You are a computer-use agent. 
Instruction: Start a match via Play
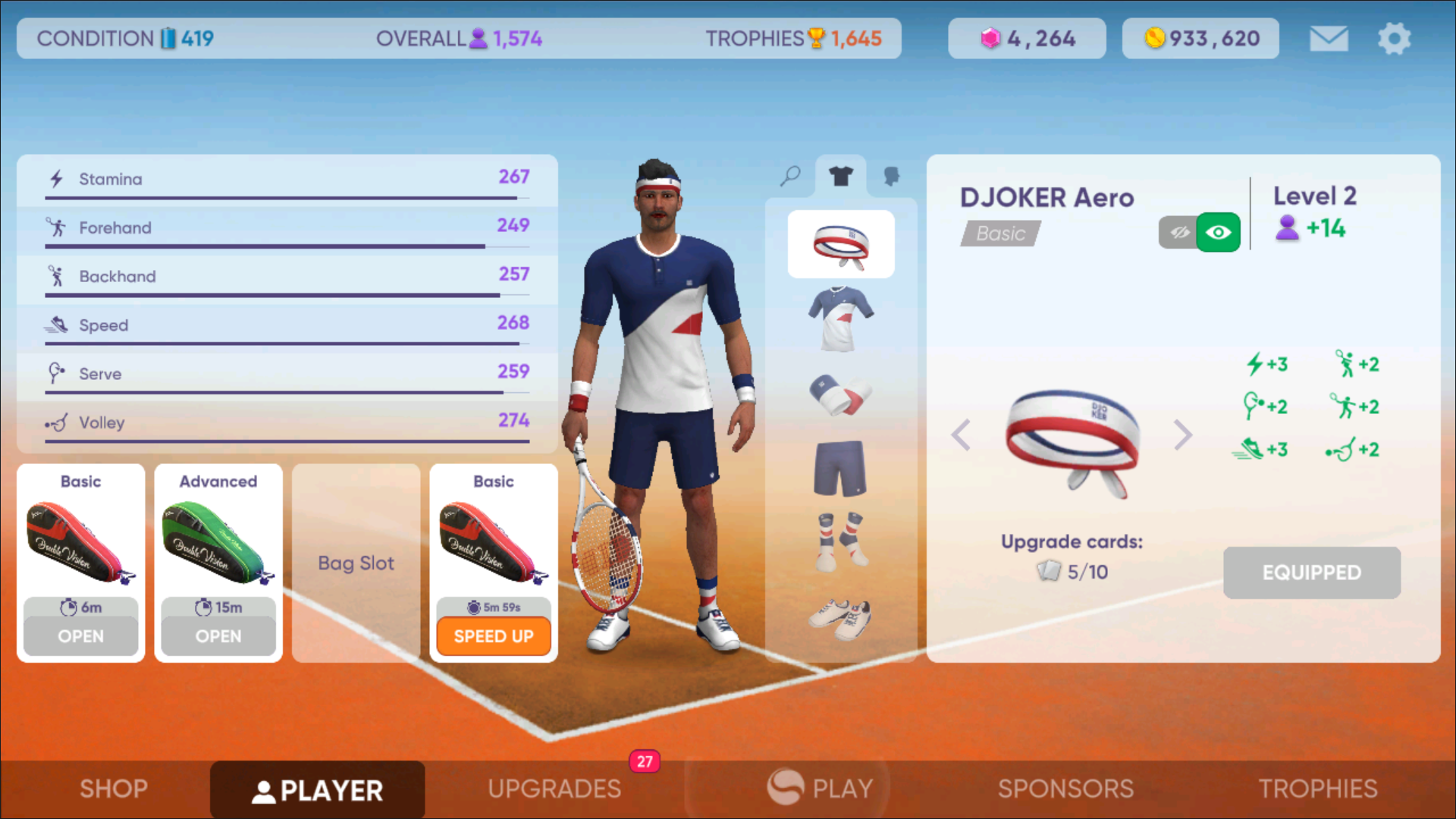tap(821, 789)
